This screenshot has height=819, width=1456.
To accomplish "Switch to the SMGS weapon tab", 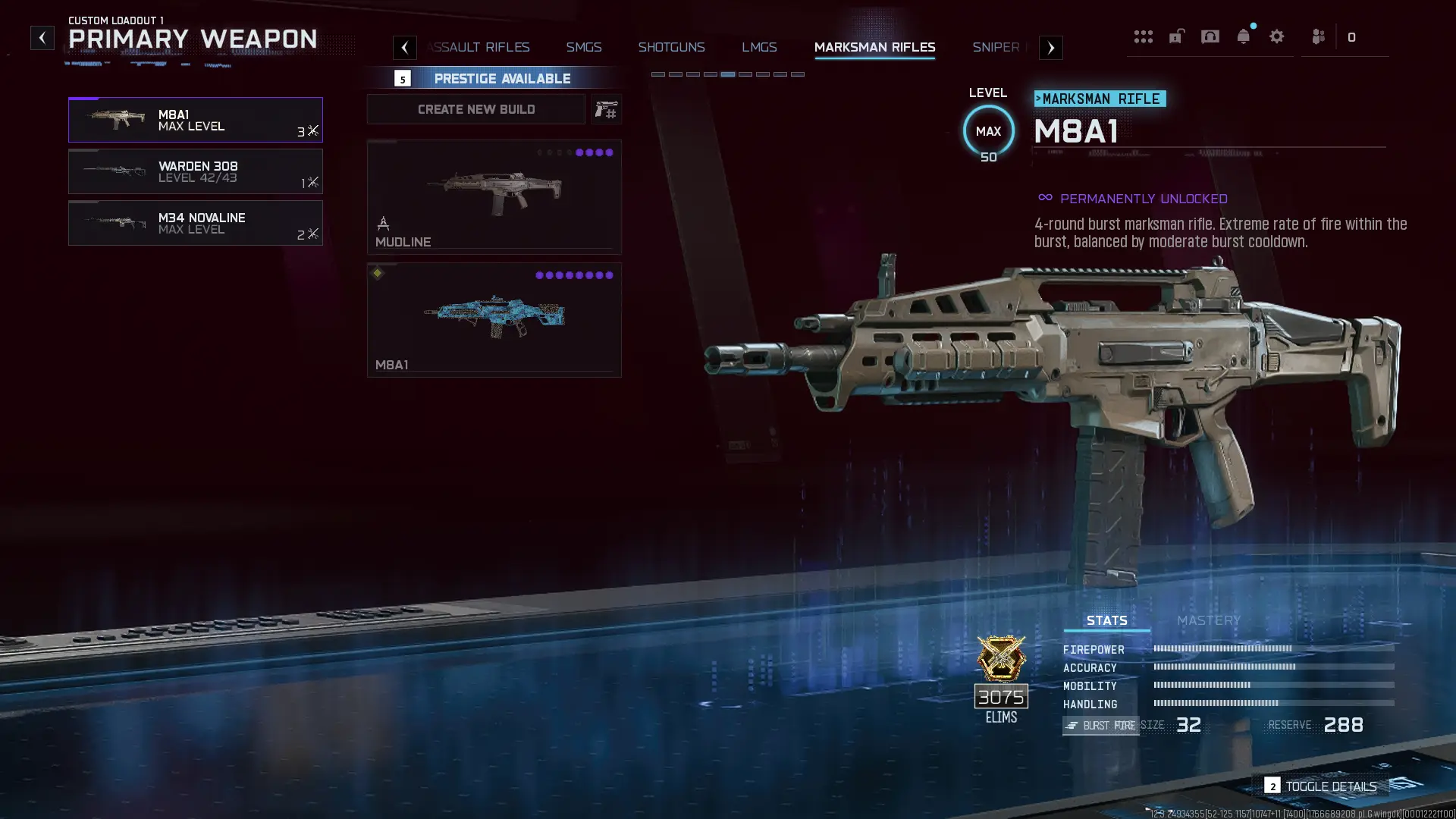I will tap(583, 47).
